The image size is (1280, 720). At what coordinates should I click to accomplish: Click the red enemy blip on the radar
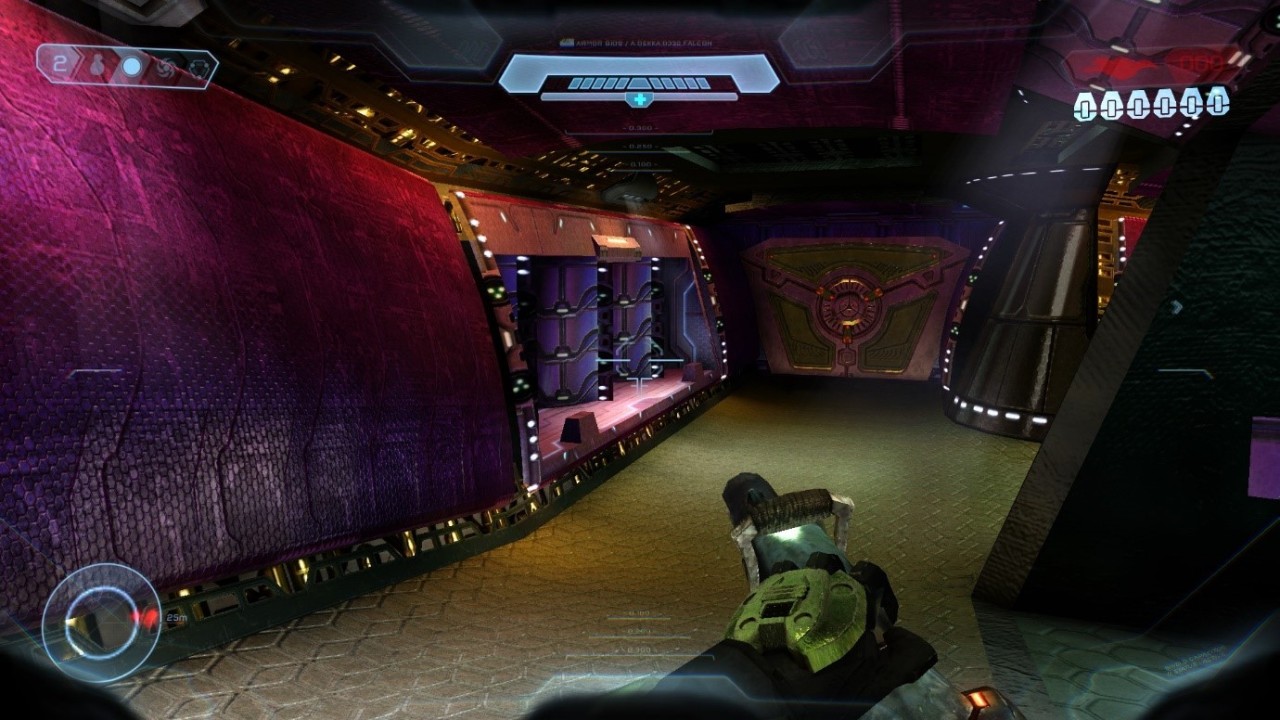pos(147,619)
